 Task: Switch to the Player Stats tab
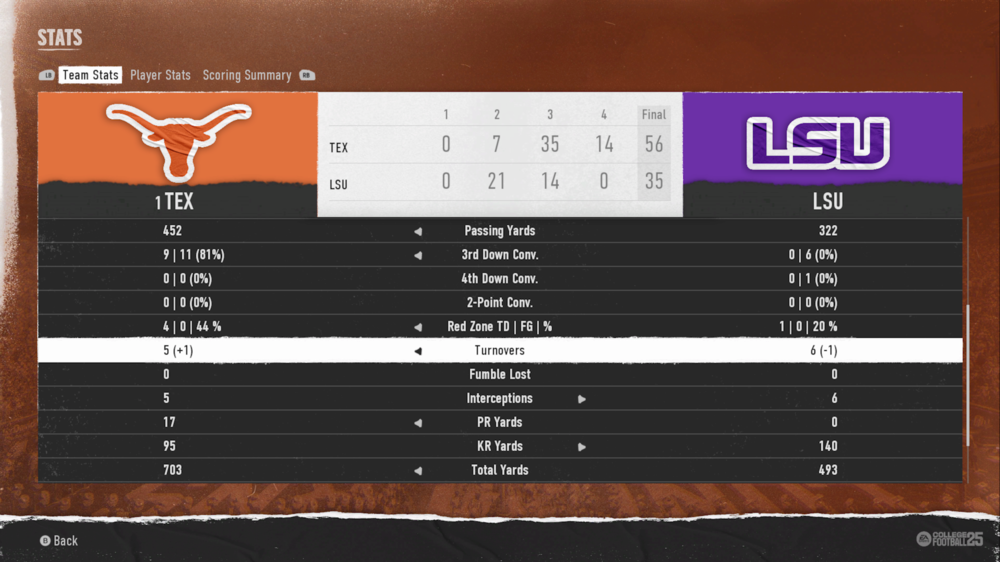coord(160,75)
